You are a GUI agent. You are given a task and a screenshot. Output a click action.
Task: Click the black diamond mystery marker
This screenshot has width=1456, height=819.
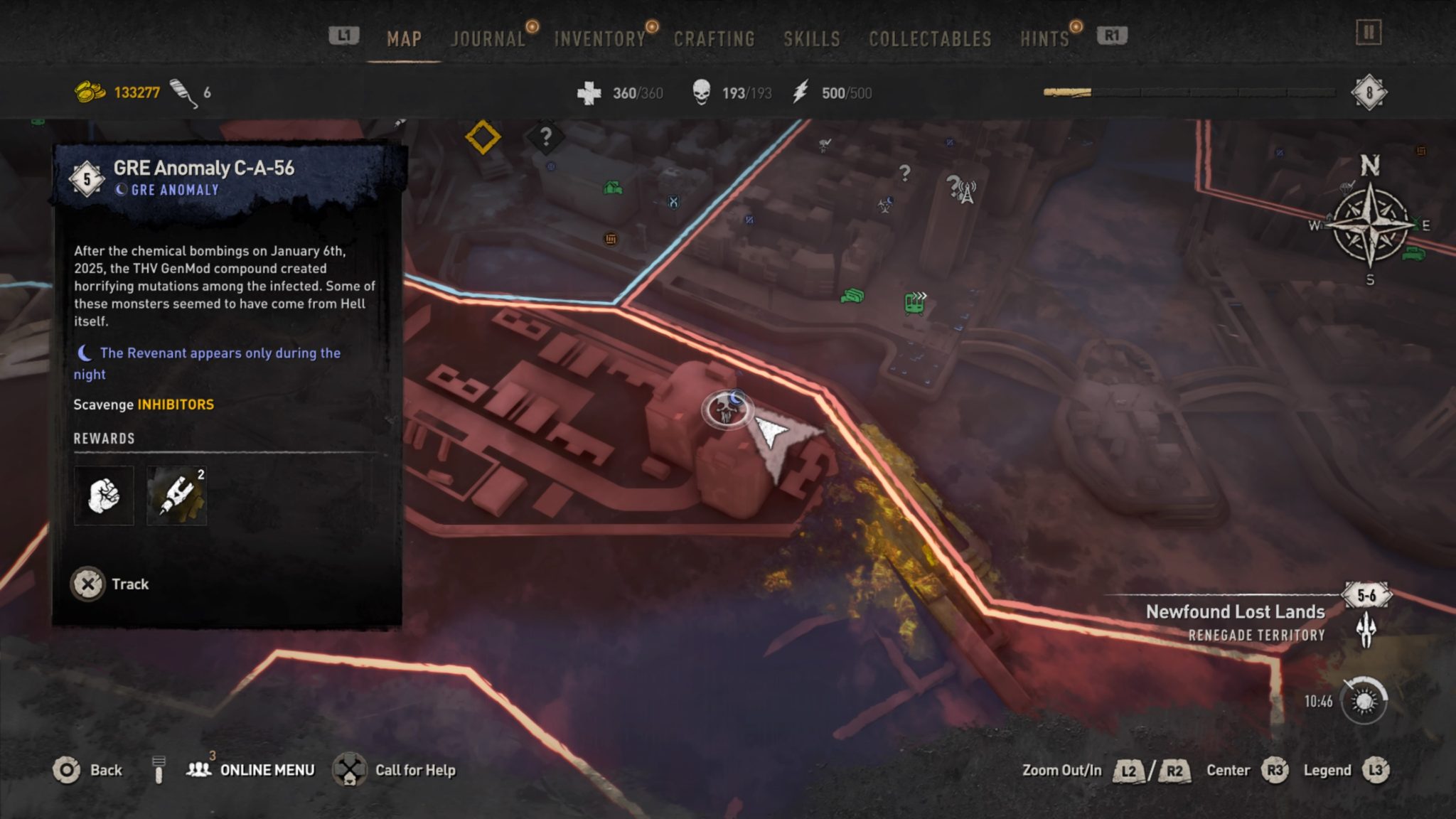pyautogui.click(x=547, y=138)
